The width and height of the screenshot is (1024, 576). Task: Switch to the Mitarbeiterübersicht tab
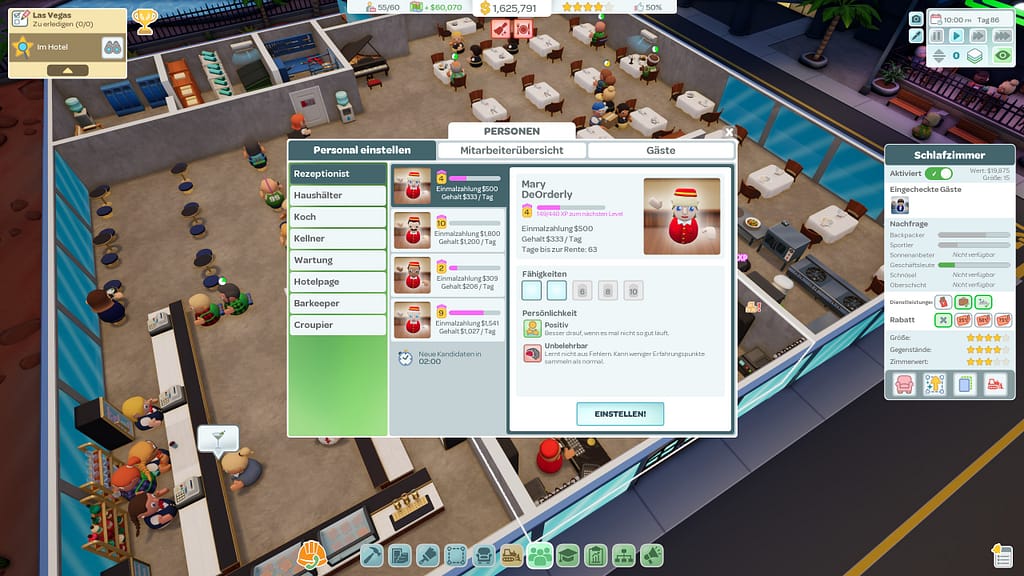click(x=511, y=150)
